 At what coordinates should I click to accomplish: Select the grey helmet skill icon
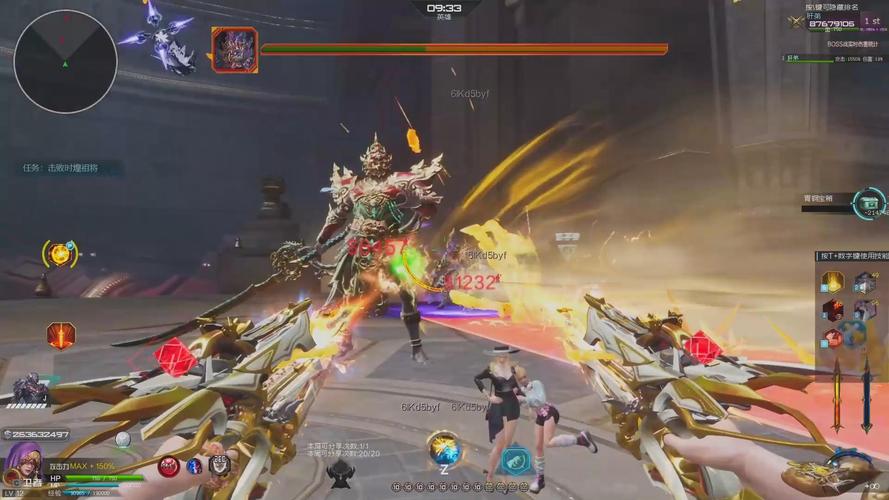(x=219, y=464)
